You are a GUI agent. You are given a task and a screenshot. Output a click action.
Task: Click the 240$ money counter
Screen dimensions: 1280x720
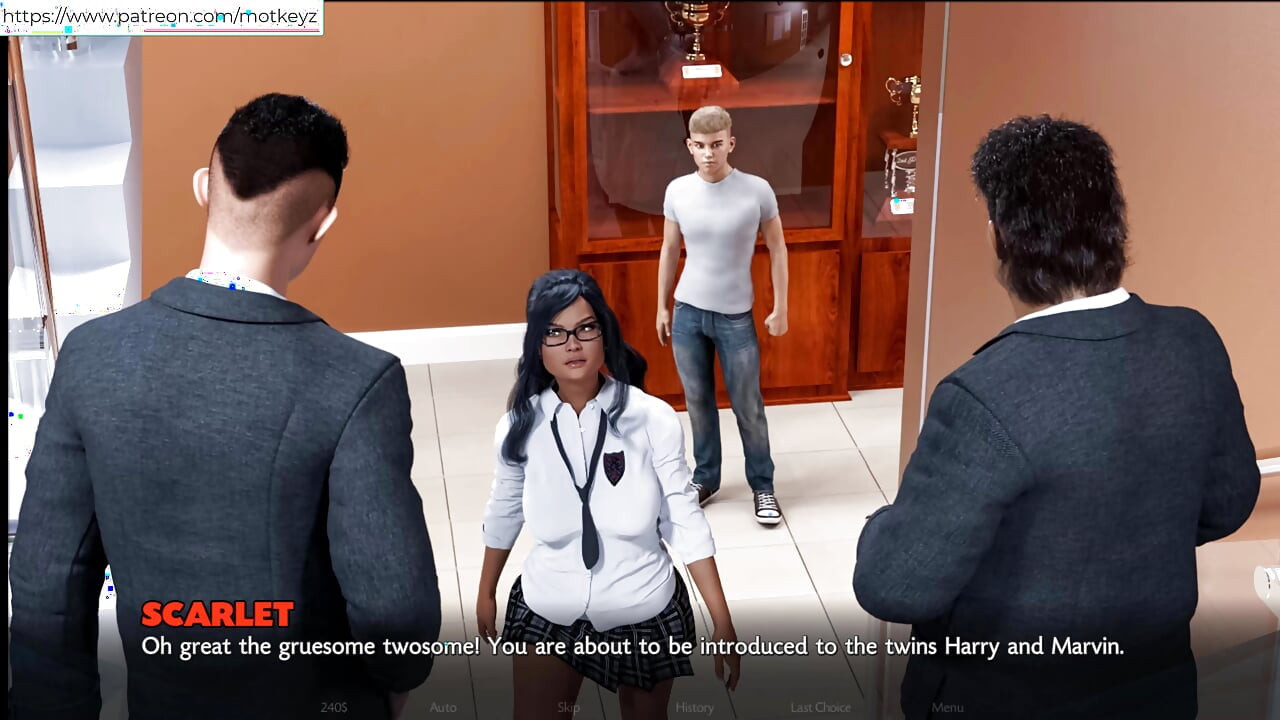pyautogui.click(x=333, y=707)
